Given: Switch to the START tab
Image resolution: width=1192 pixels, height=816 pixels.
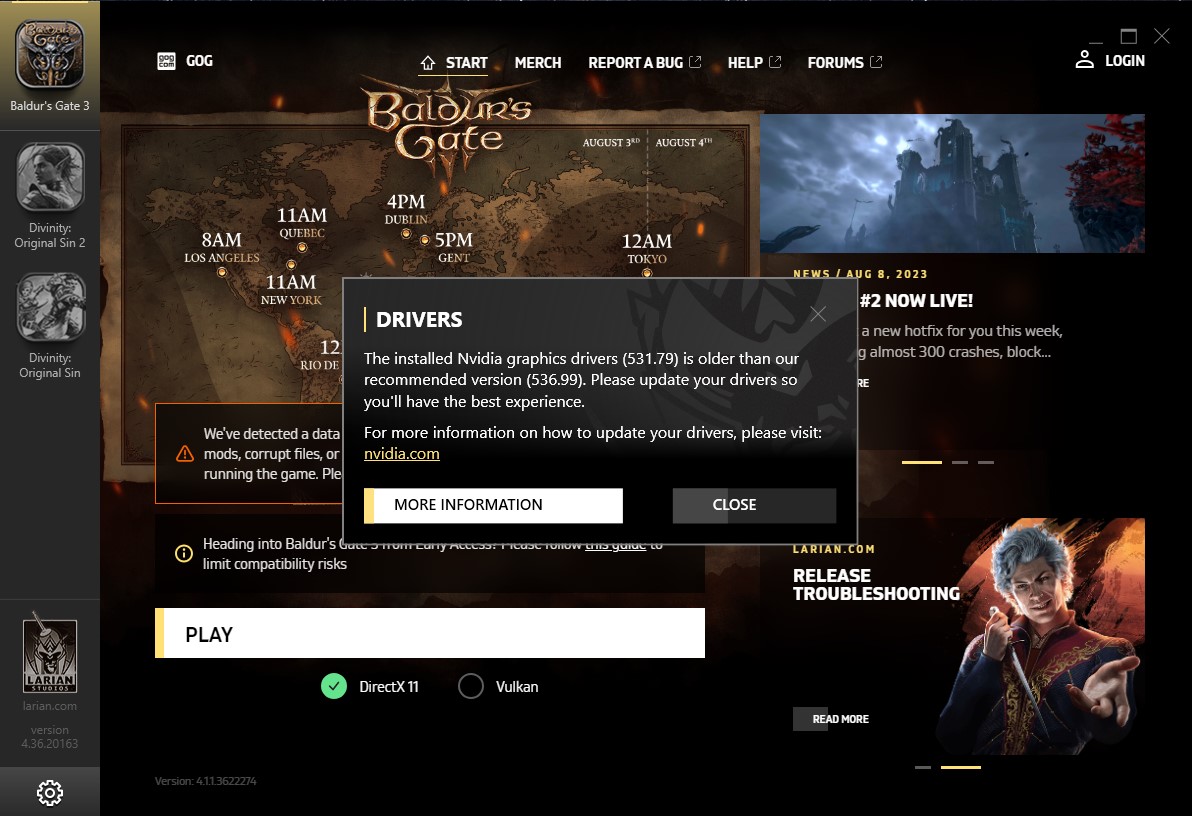Looking at the screenshot, I should tap(454, 62).
